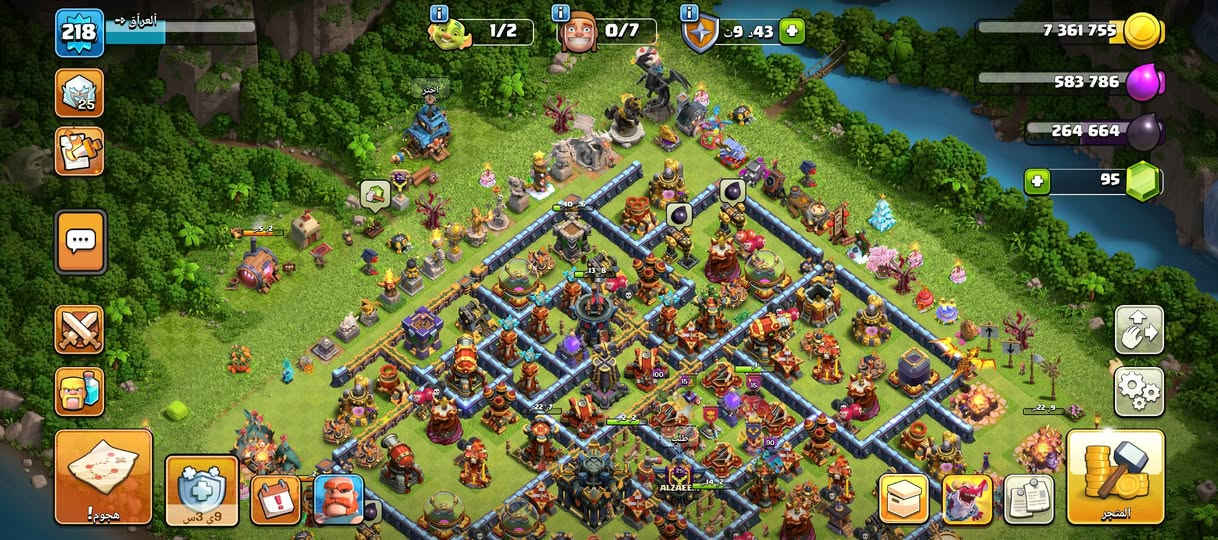The image size is (1218, 540).
Task: Show info for the 1/2 goblin builder
Action: (438, 13)
